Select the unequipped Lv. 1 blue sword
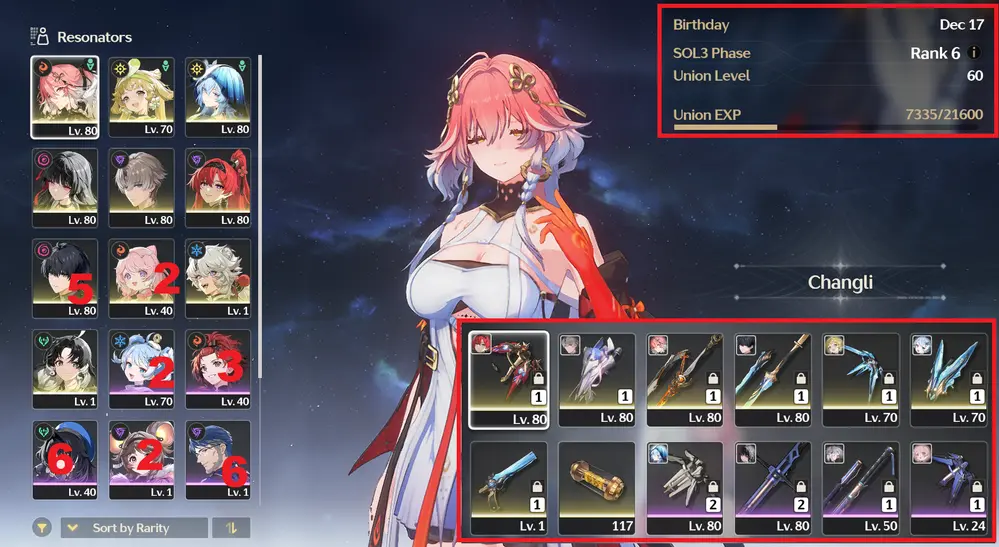 click(509, 487)
